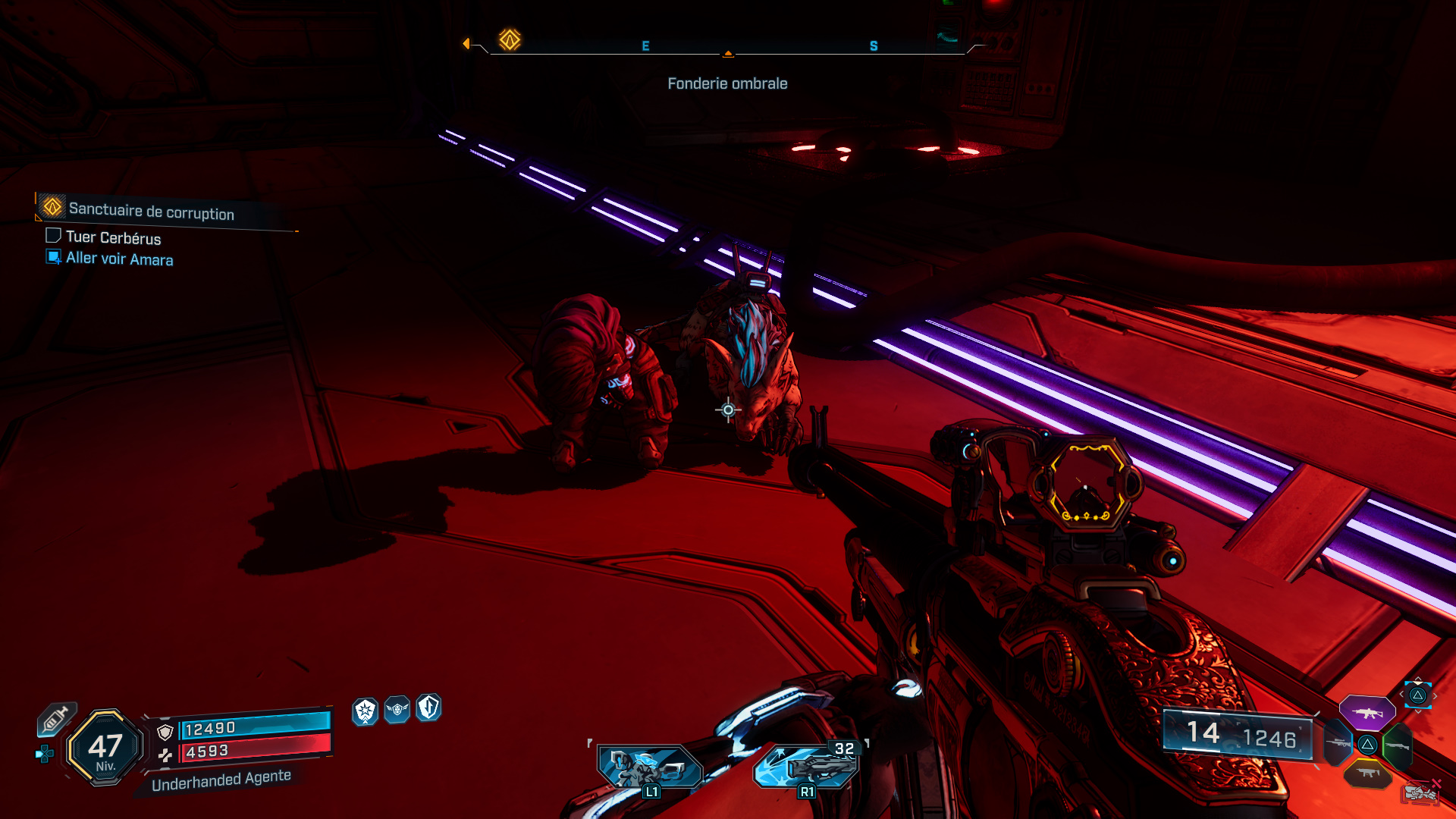The width and height of the screenshot is (1456, 819).
Task: Switch to the blue sniper rifle slot
Action: [x=1338, y=743]
